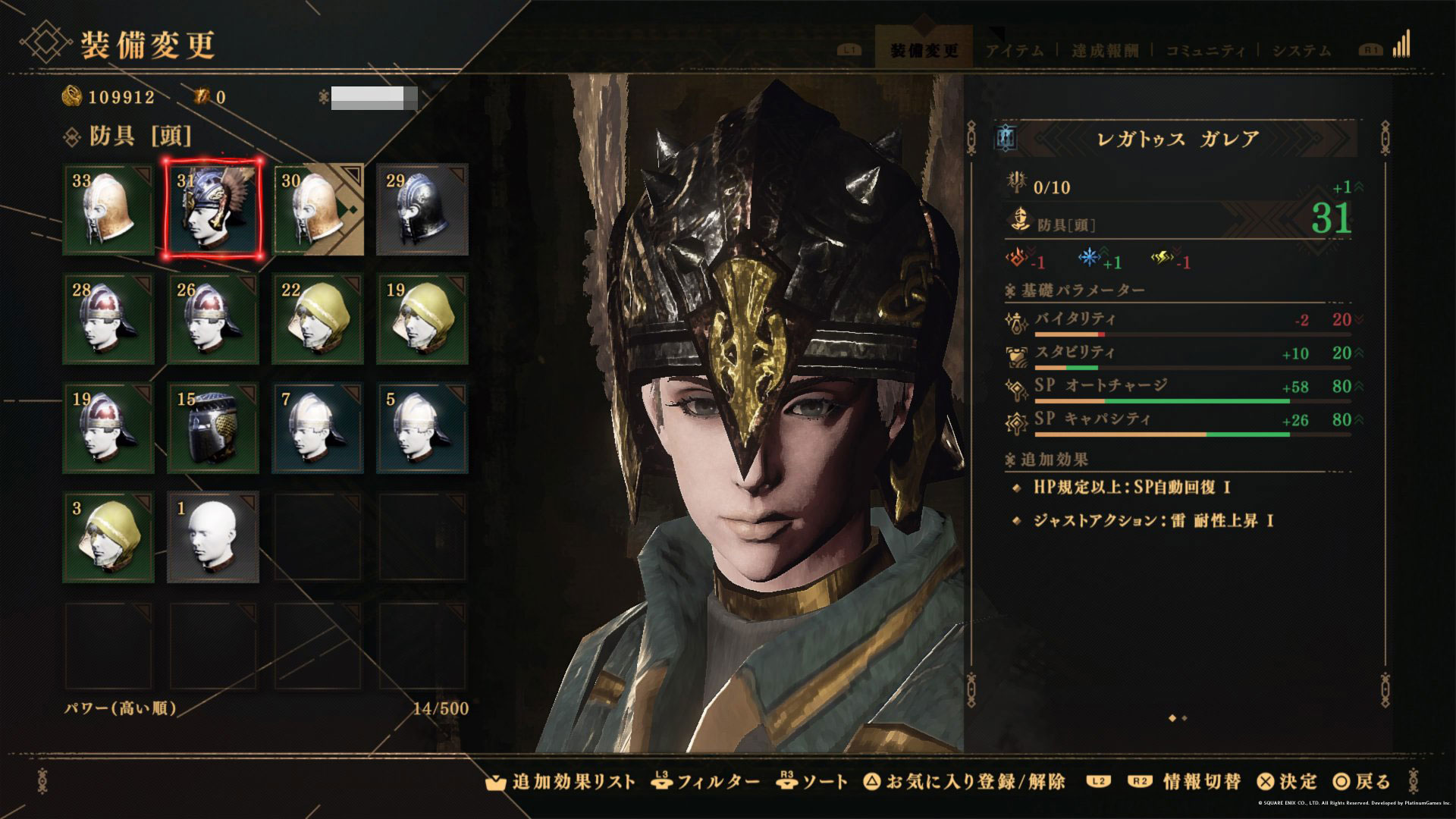
Task: Go to the システム tab
Action: point(1301,51)
